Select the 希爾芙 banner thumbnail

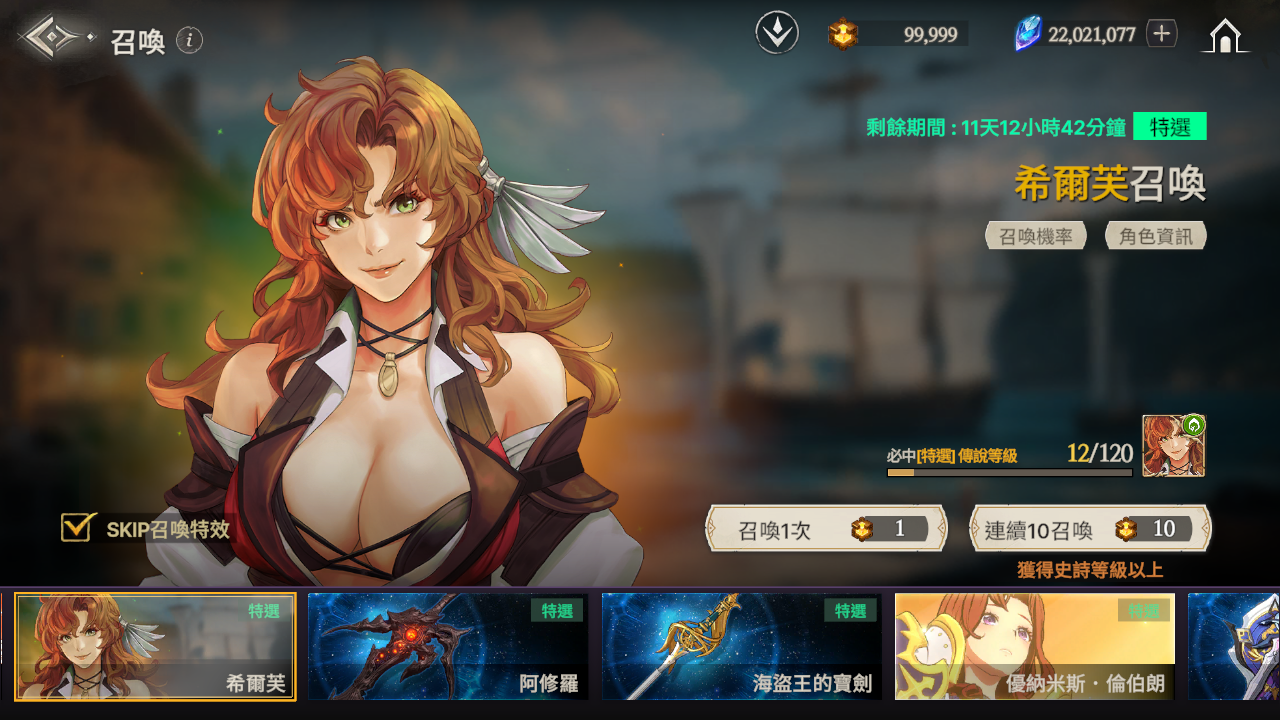(155, 647)
